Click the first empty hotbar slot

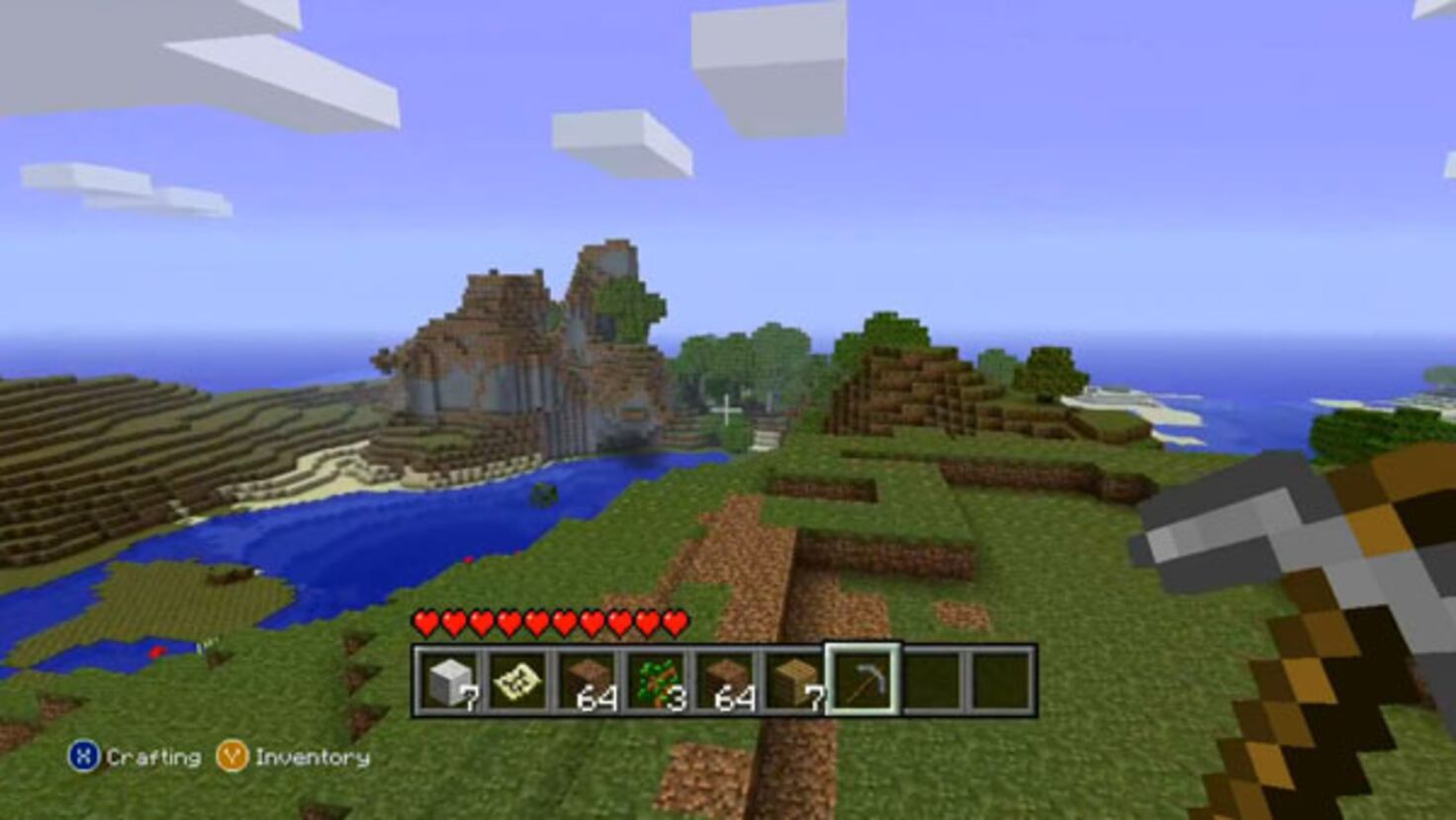coord(930,683)
